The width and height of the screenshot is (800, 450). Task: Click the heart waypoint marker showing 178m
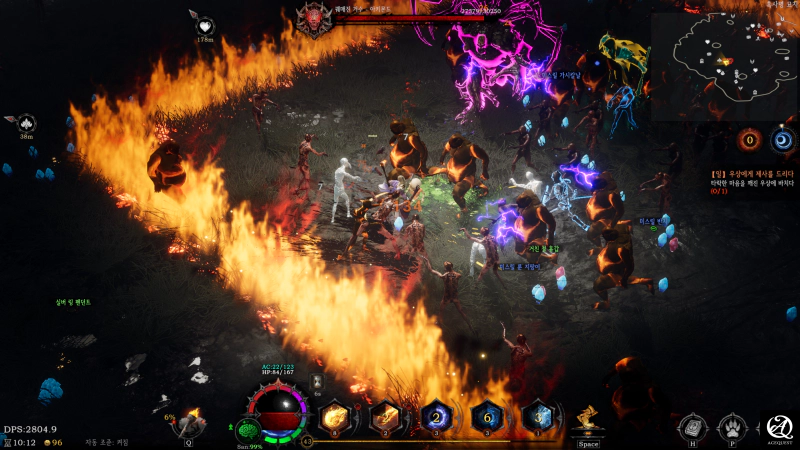205,27
